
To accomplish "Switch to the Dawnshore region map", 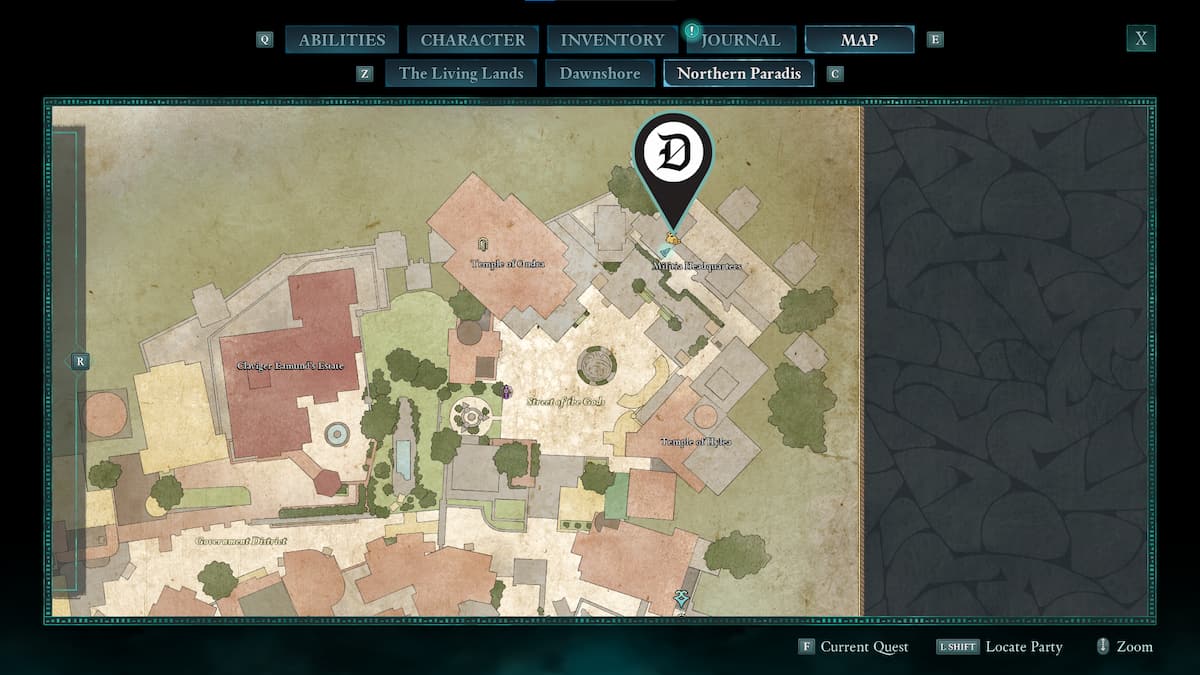I will (x=600, y=73).
